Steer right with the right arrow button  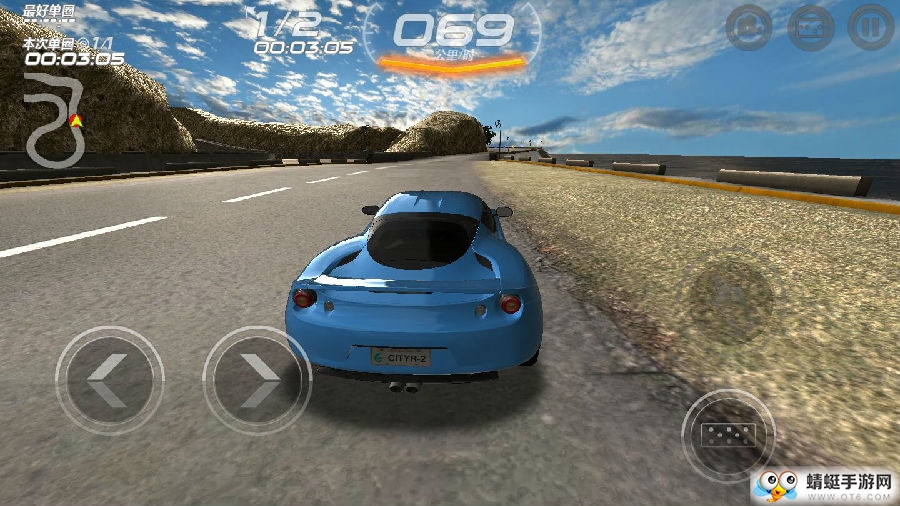pyautogui.click(x=257, y=380)
